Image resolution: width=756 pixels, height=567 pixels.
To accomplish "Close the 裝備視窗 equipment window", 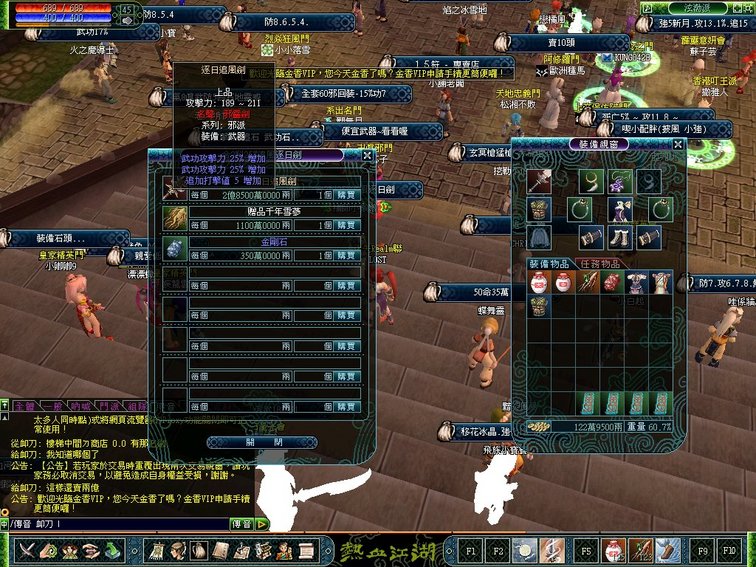I will tap(678, 144).
